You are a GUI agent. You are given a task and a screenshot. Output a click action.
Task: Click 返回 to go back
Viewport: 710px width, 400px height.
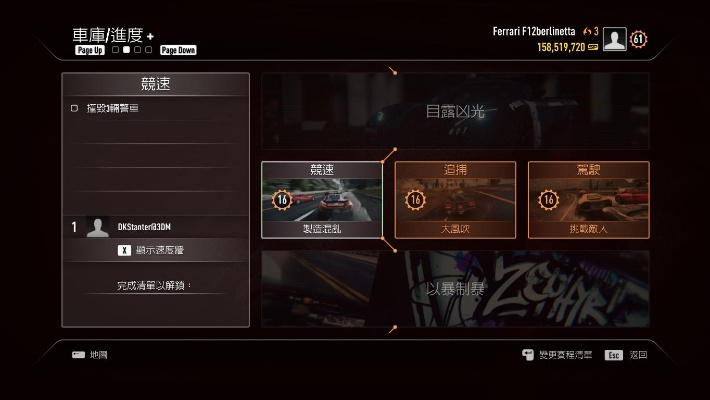(628, 355)
